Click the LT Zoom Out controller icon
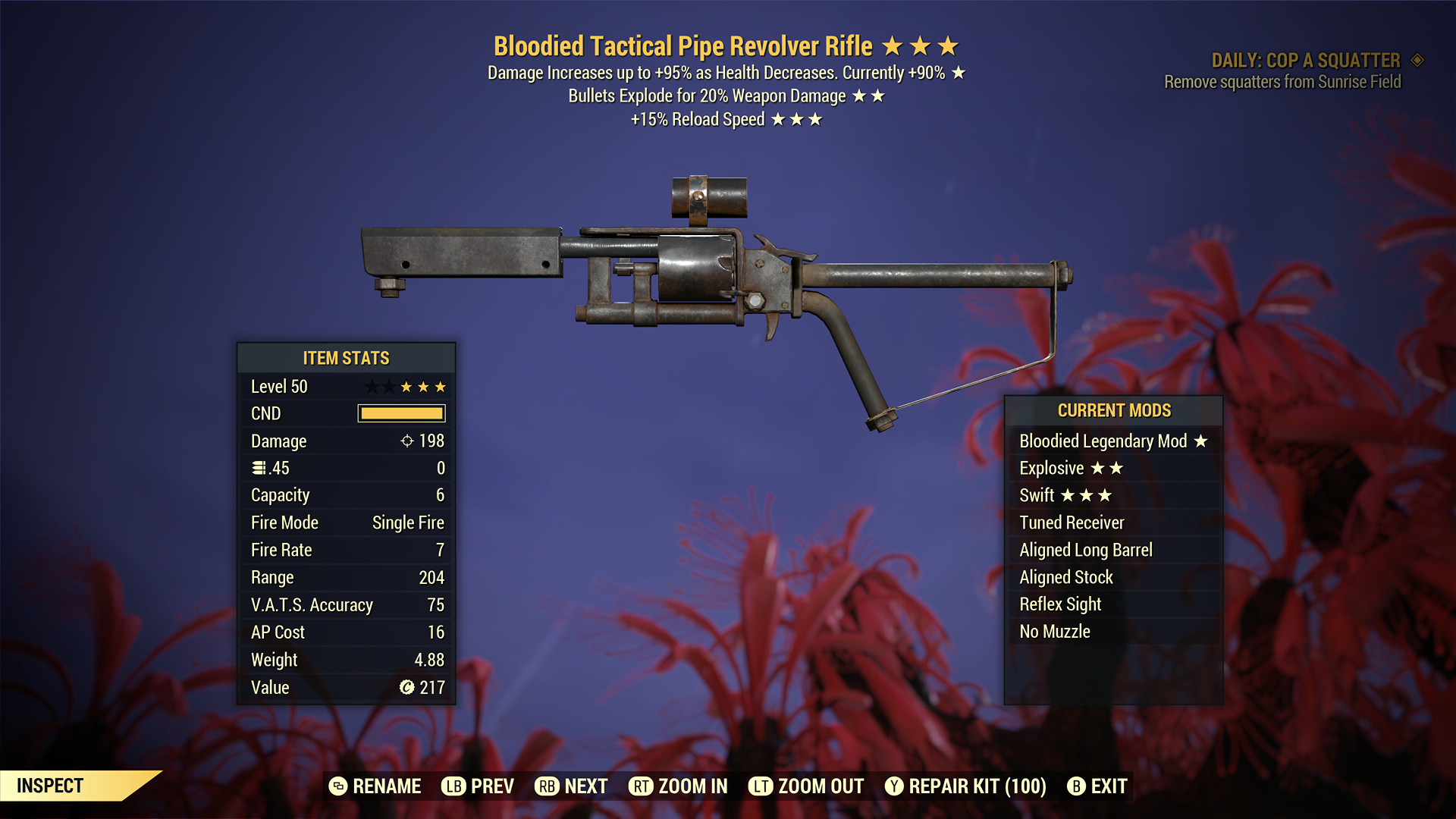 pos(762,786)
